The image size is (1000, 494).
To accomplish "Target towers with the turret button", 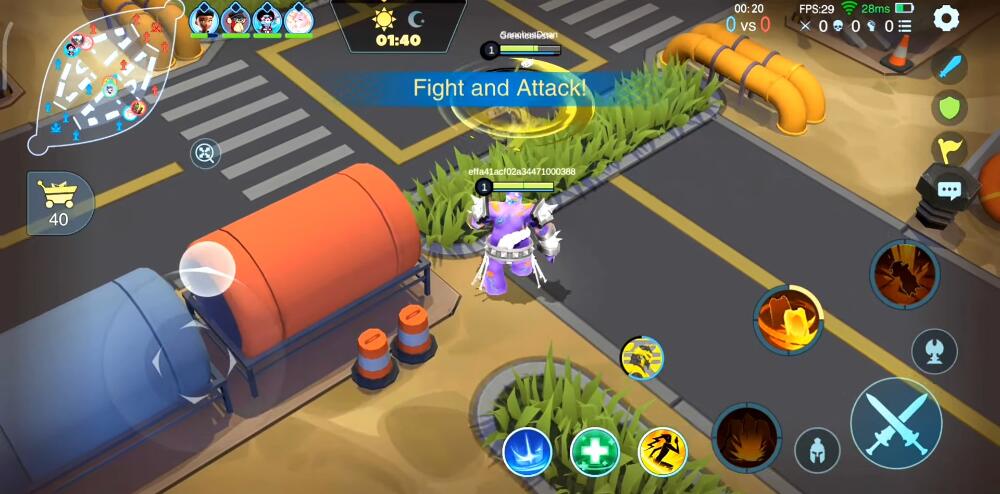I will [935, 351].
